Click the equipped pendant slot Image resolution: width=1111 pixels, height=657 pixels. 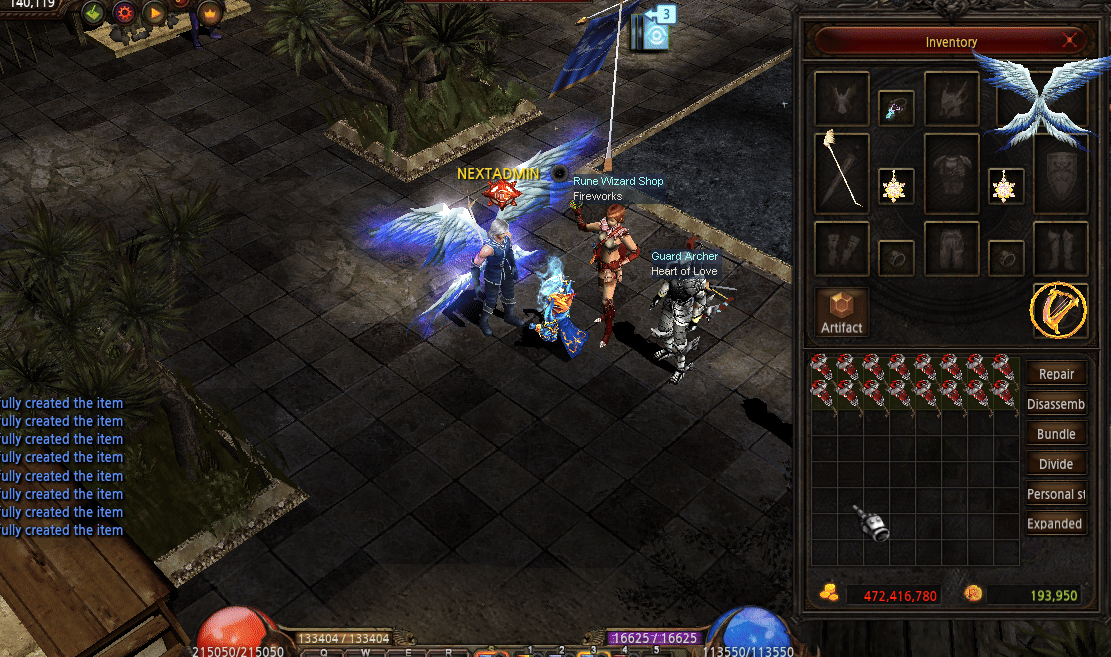tap(896, 108)
